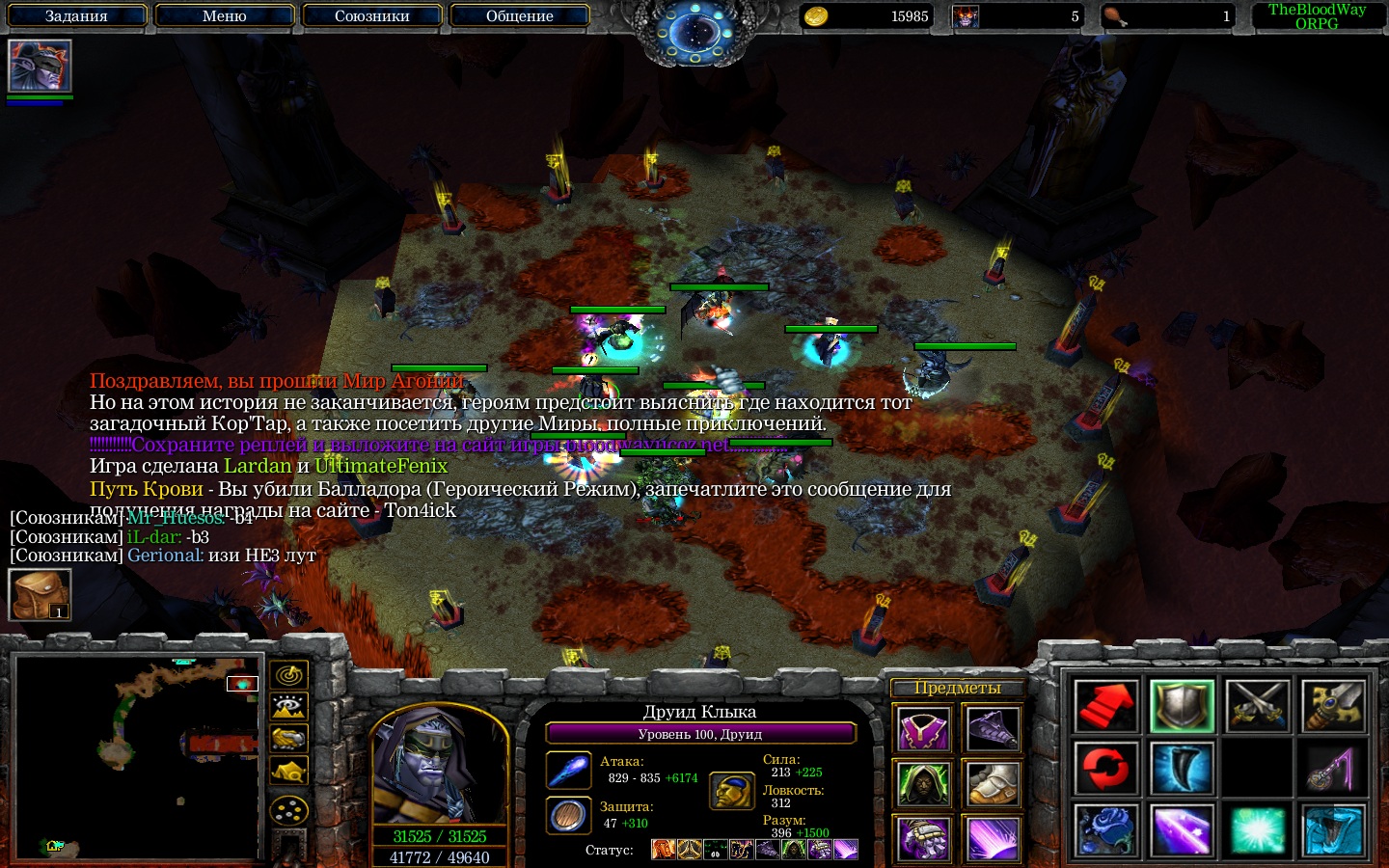
Task: Select the armored boots inventory item
Action: click(993, 783)
